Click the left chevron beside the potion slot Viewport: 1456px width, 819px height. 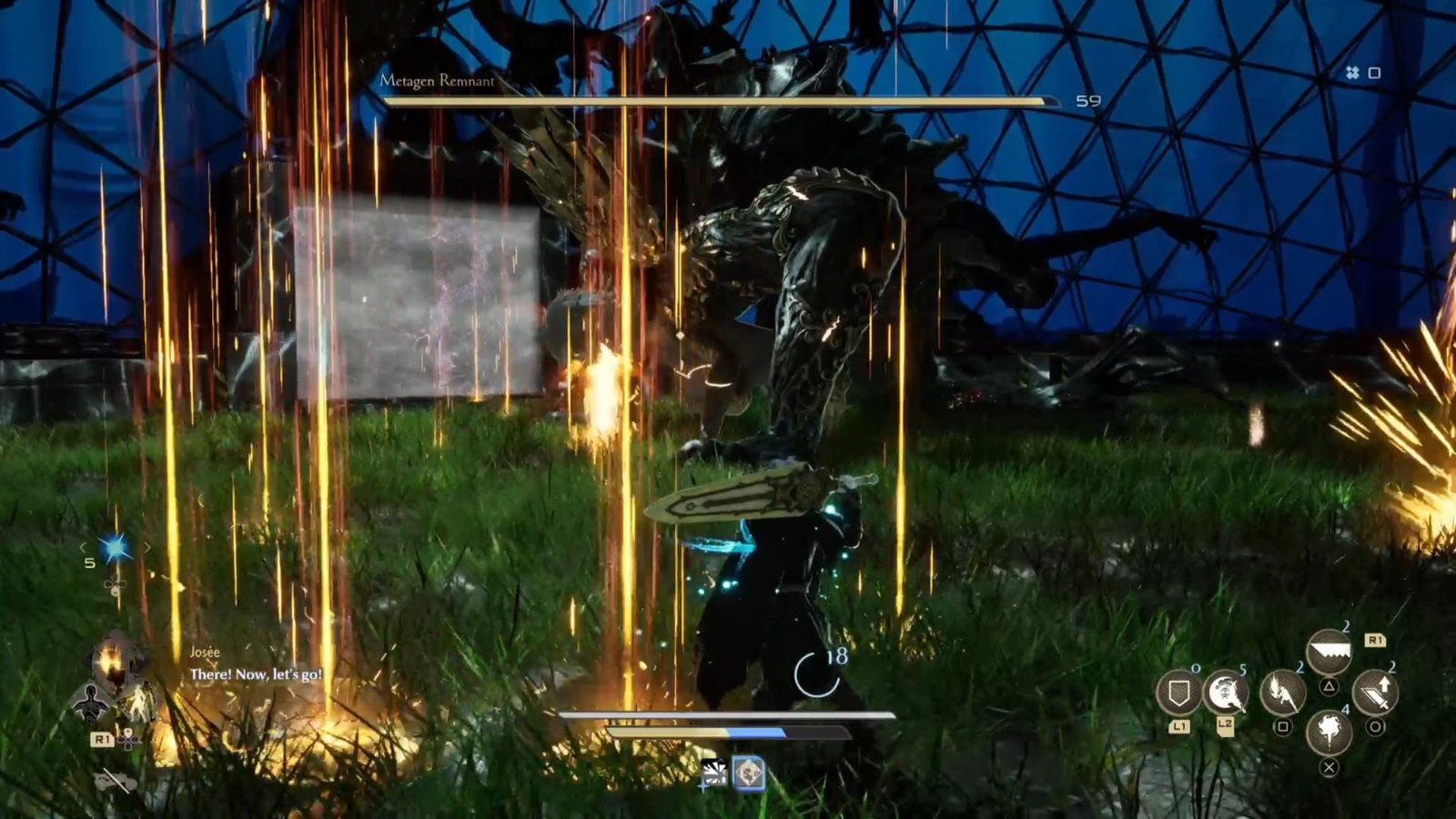(83, 547)
